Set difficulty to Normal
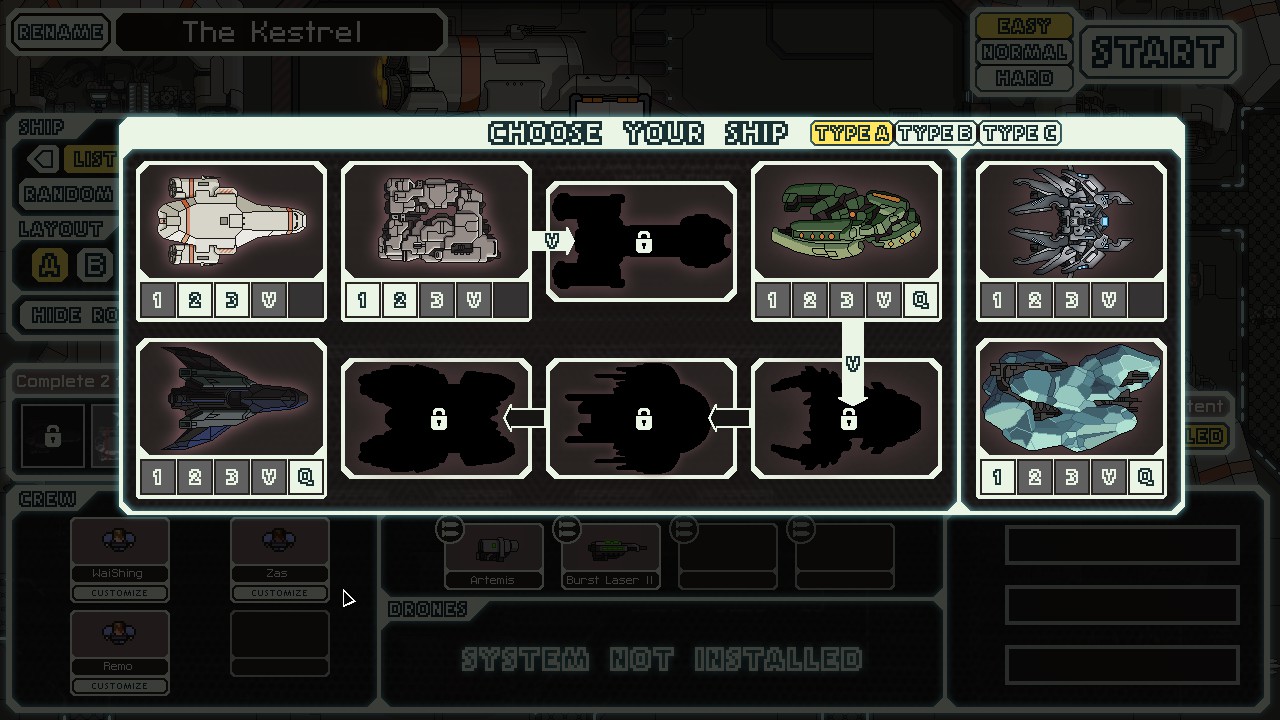Screen dimensions: 1280x720 (1024, 52)
